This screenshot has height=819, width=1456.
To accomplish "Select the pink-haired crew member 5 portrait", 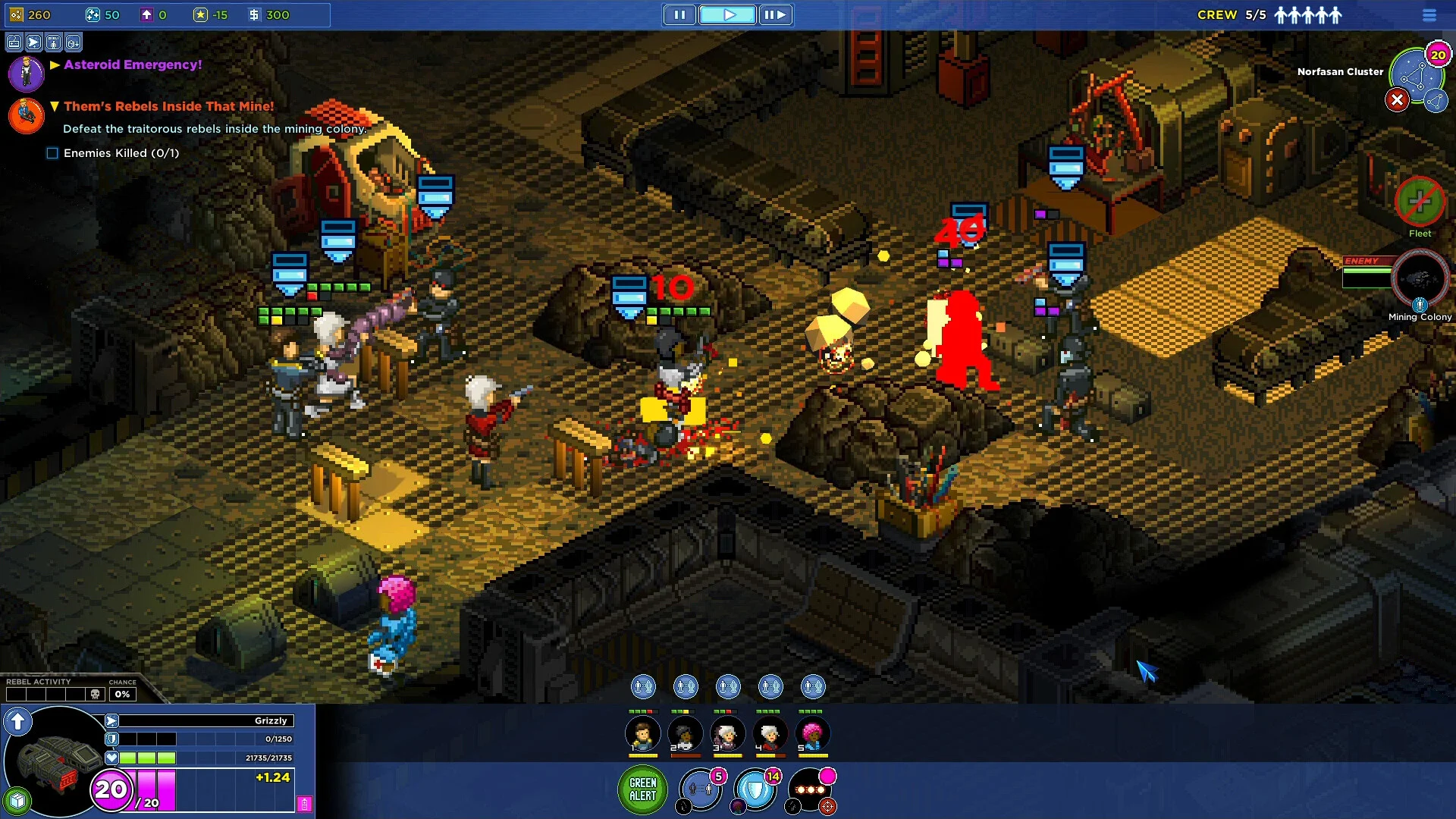I will pos(812,734).
